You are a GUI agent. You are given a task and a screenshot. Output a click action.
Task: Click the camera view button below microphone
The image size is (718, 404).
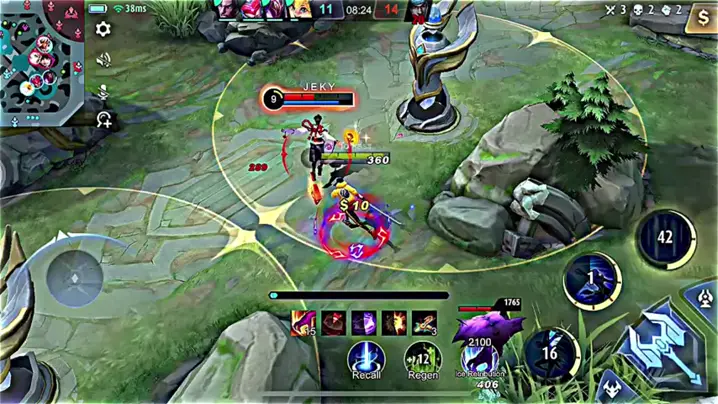coord(103,120)
